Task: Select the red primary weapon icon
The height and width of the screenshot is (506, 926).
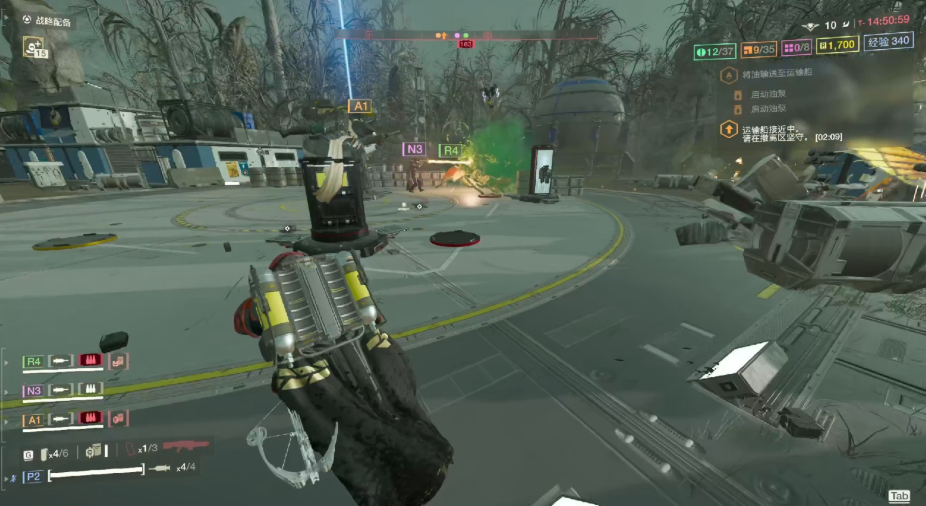Action: tap(185, 447)
